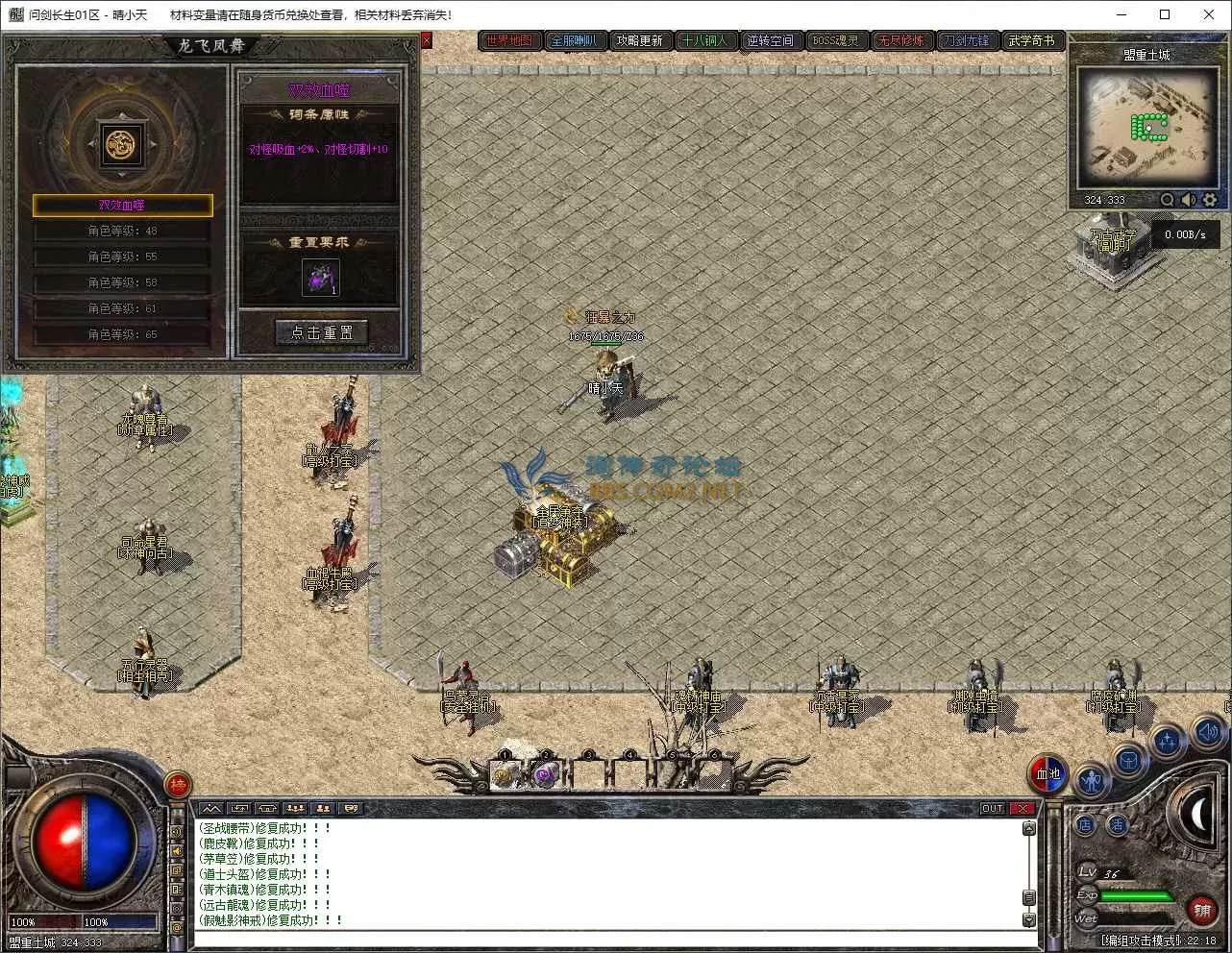Open the 全服喇叭 server shout menu

pos(574,40)
